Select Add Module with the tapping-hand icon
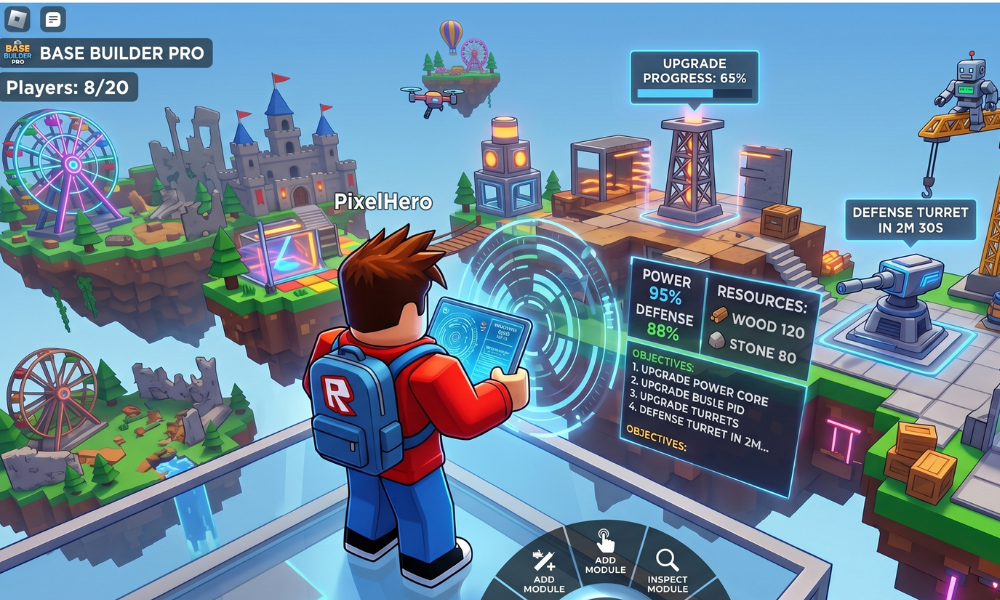This screenshot has width=1000, height=600. tap(606, 553)
